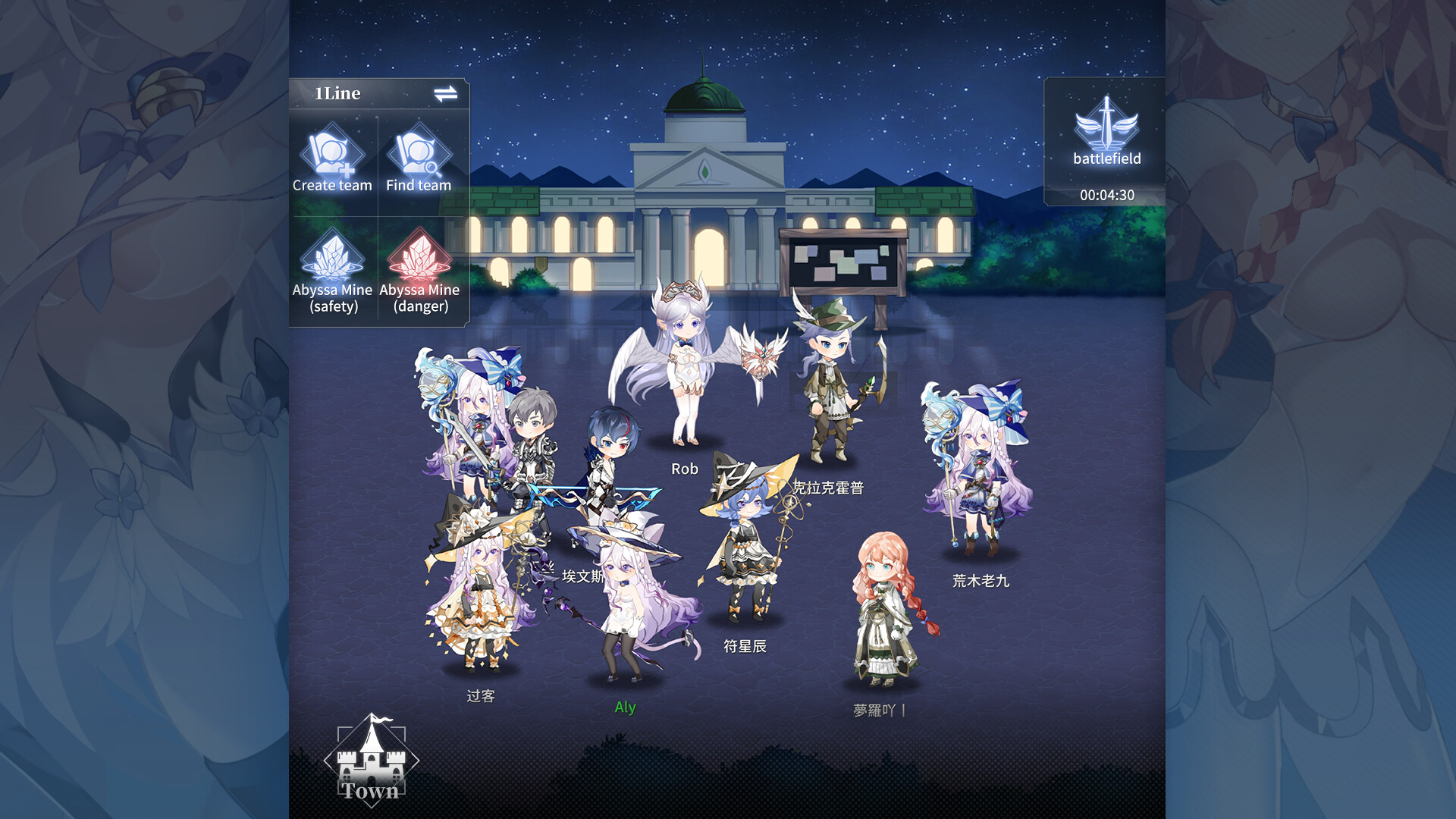
Task: Select the Find team magnifier icon
Action: [x=418, y=155]
